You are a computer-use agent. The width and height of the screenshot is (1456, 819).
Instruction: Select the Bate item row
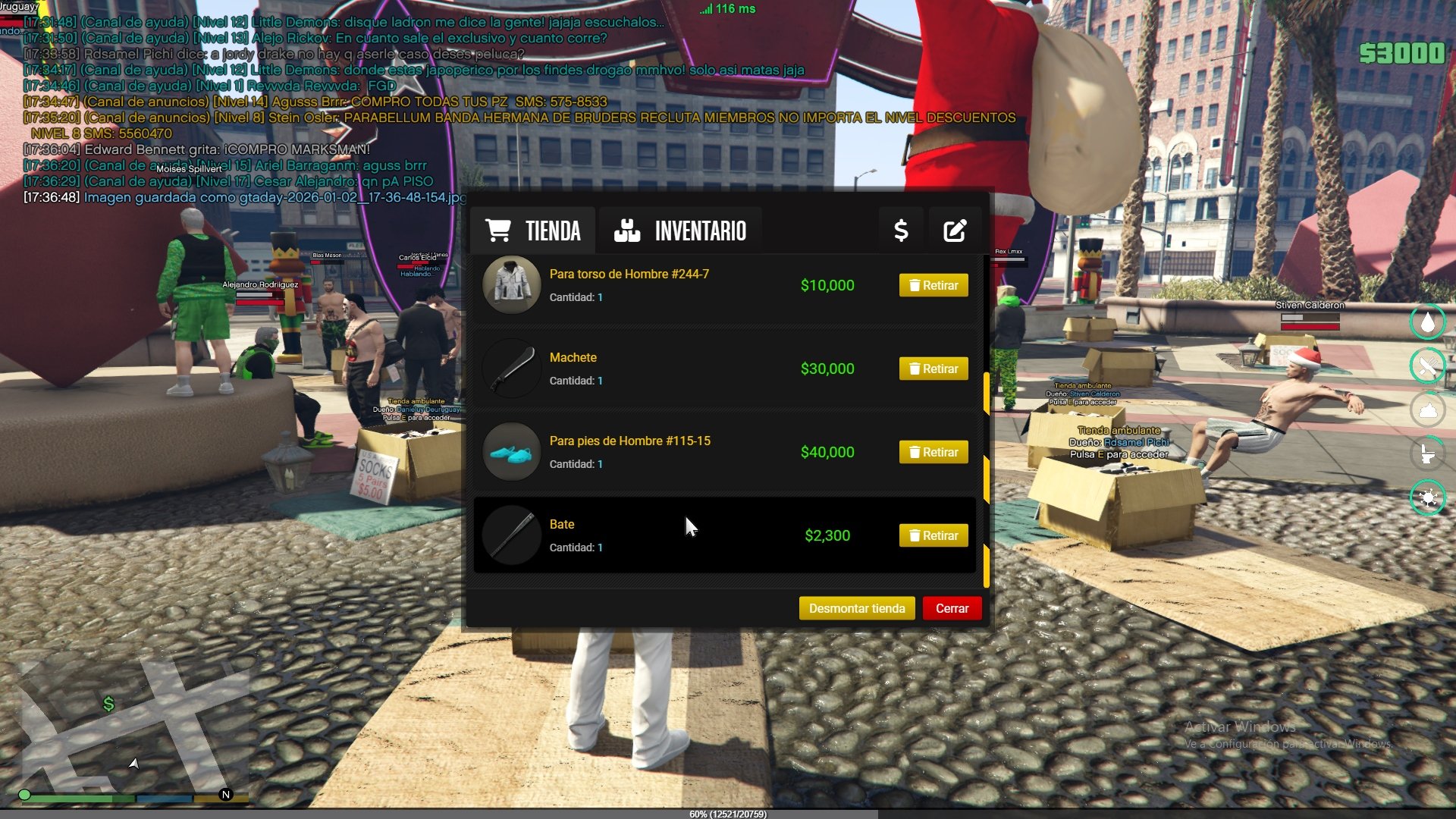[x=682, y=535]
